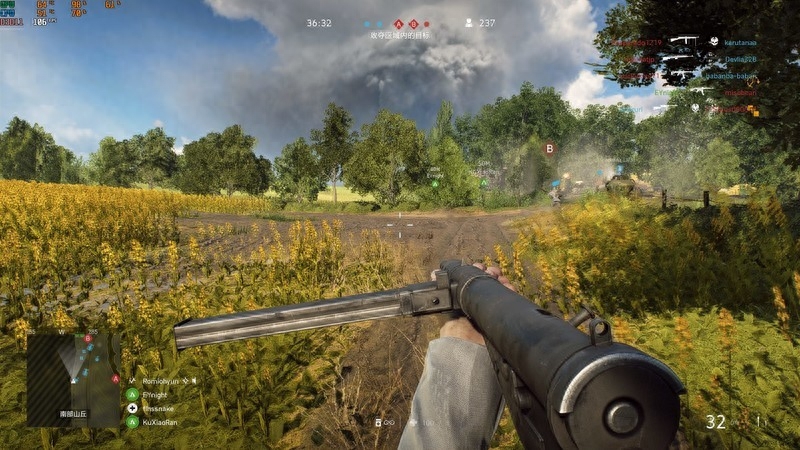
Task: Click the minimap in the corner
Action: (x=73, y=379)
